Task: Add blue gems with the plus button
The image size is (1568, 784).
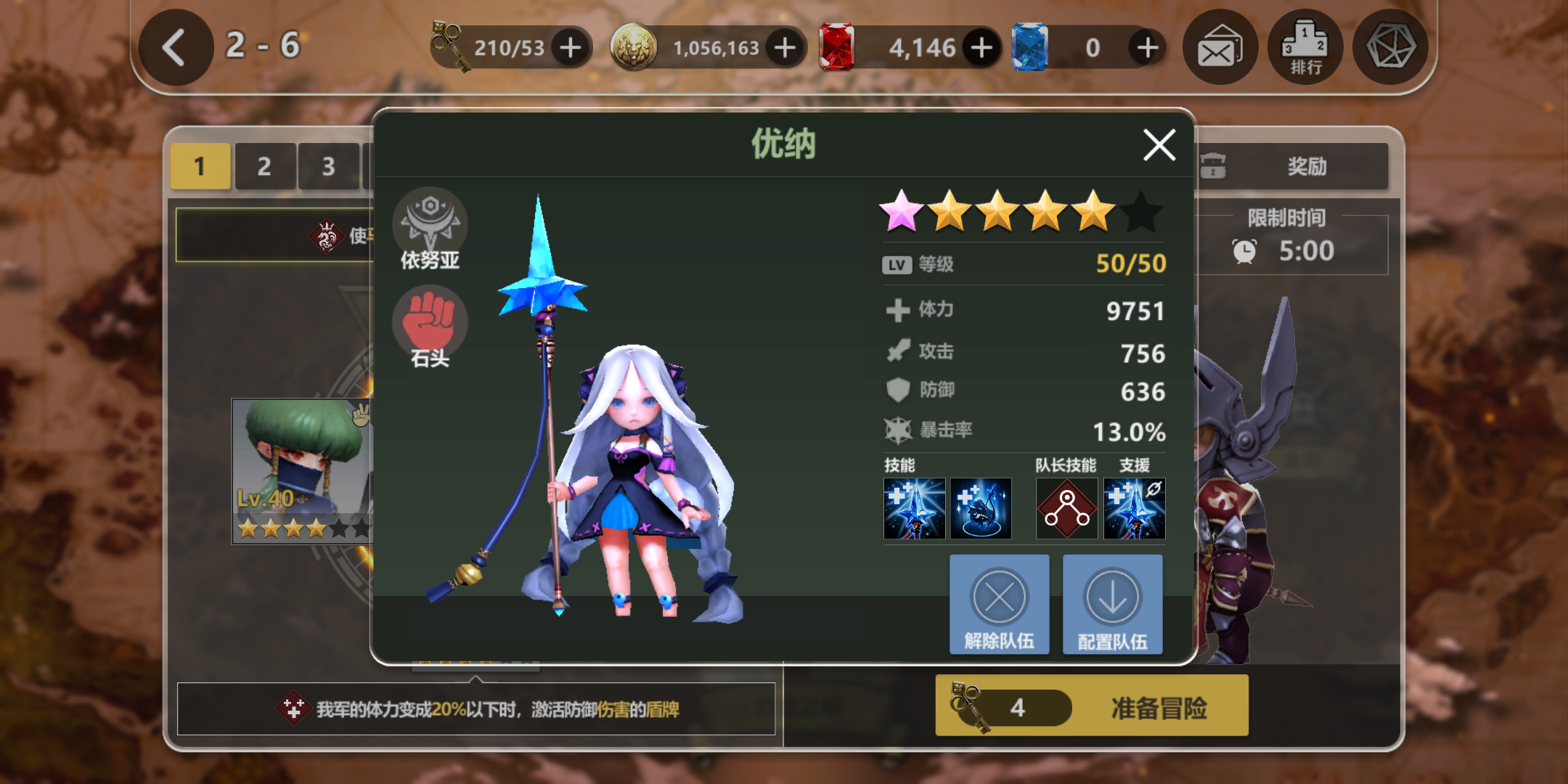Action: (1147, 48)
